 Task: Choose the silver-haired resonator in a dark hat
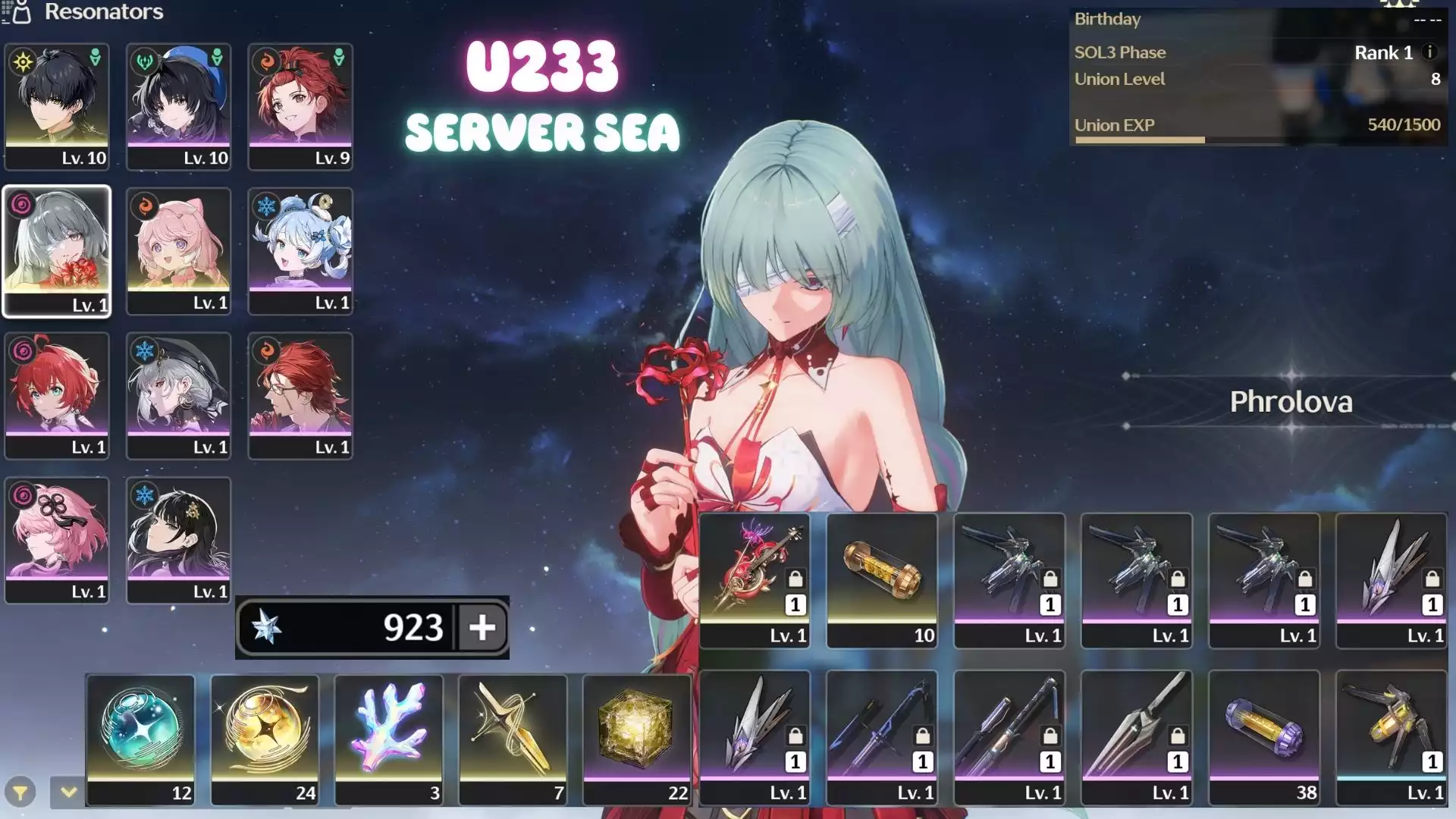pyautogui.click(x=179, y=394)
